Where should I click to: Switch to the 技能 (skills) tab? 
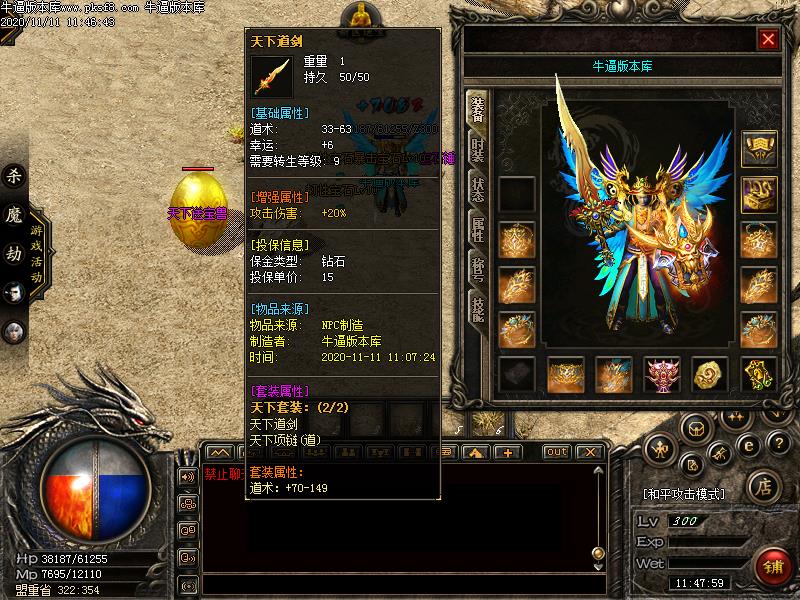pos(477,309)
